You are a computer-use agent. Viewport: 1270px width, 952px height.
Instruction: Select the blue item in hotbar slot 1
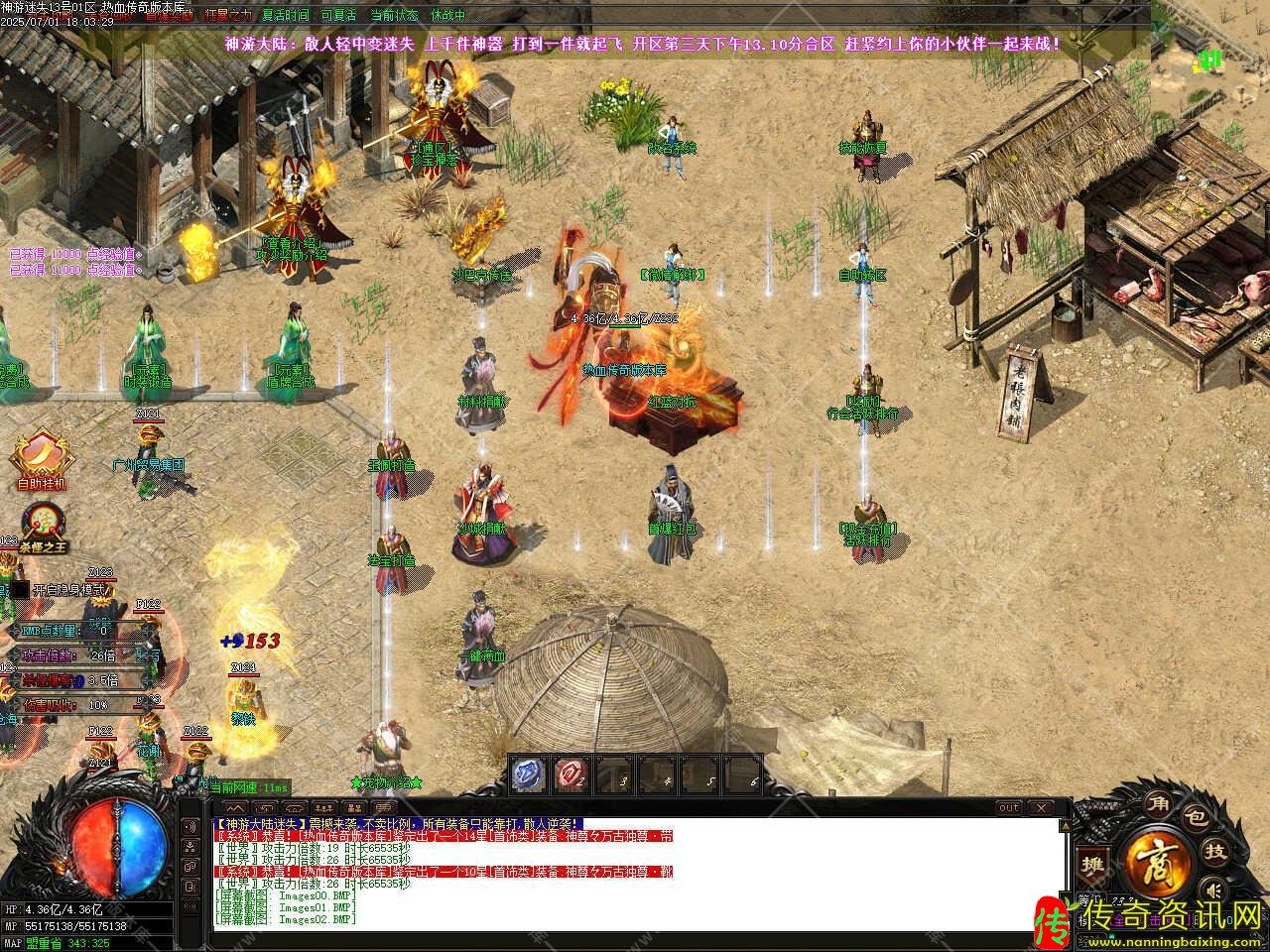(529, 773)
